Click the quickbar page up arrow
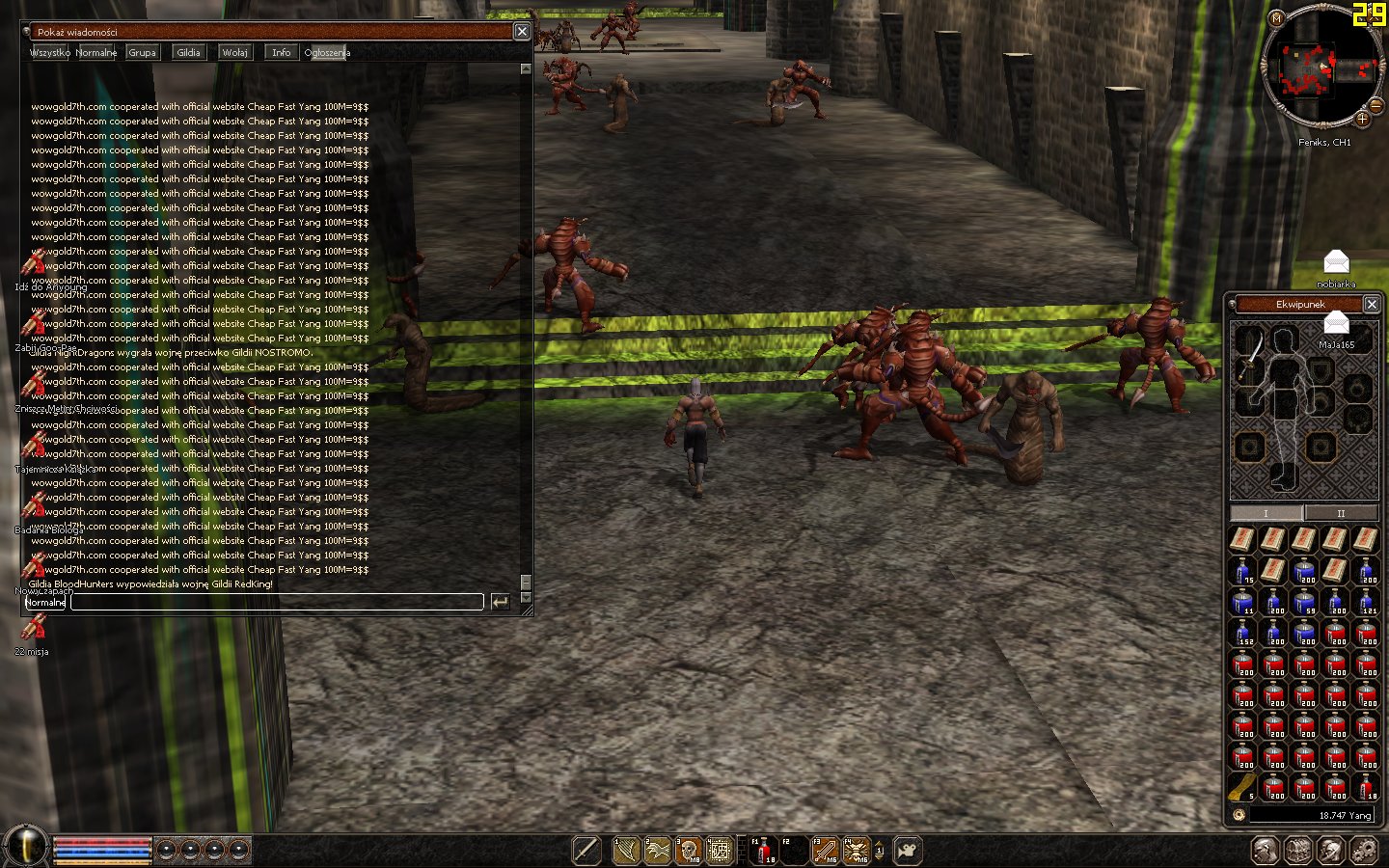This screenshot has width=1389, height=868. (879, 844)
